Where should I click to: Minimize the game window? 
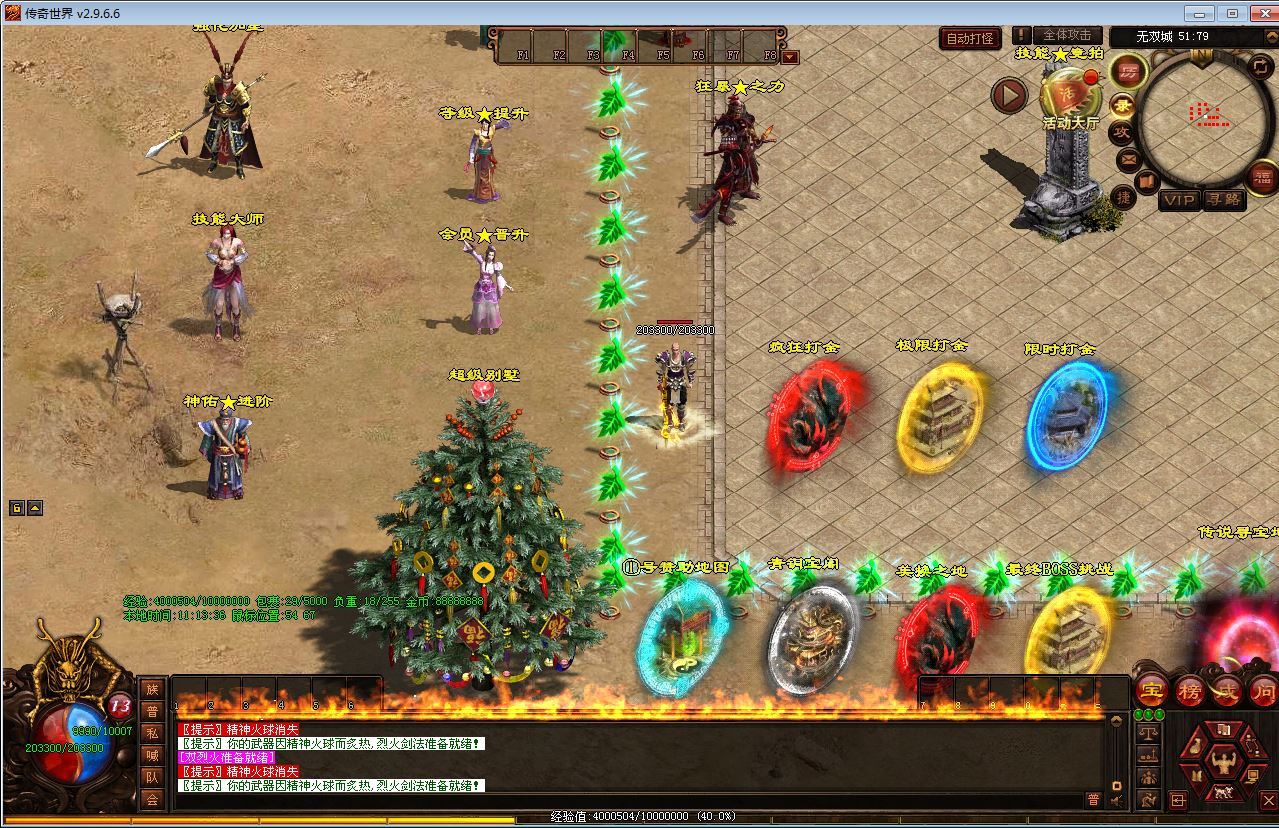[x=1201, y=13]
